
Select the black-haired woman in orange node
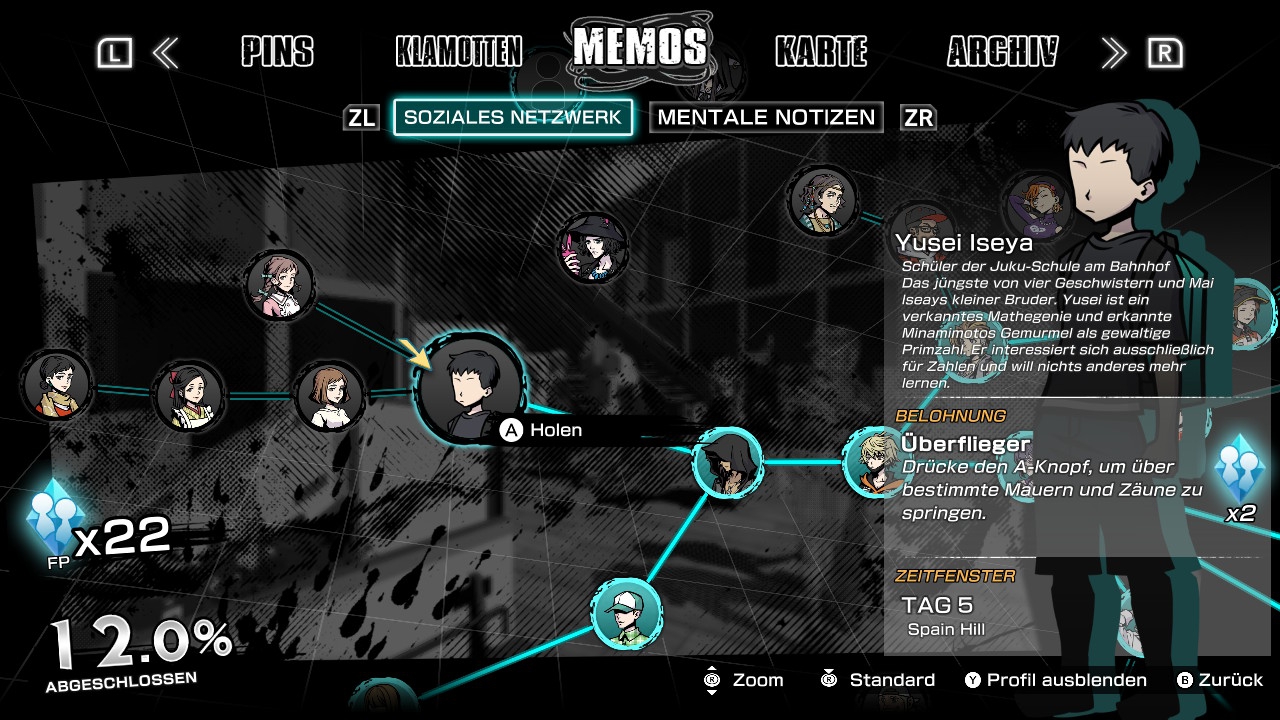56,384
